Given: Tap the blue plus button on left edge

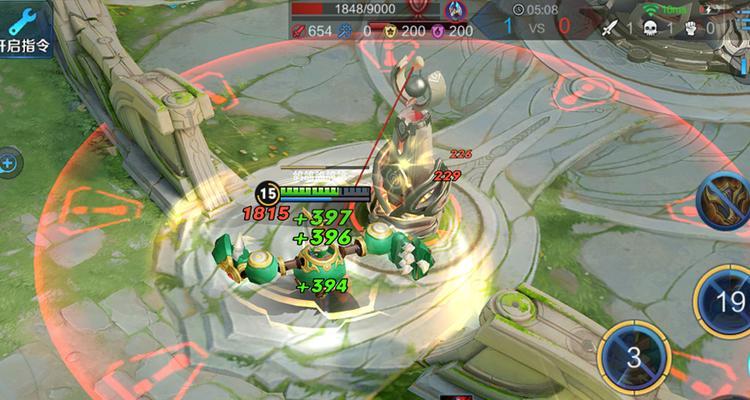Looking at the screenshot, I should 8,161.
